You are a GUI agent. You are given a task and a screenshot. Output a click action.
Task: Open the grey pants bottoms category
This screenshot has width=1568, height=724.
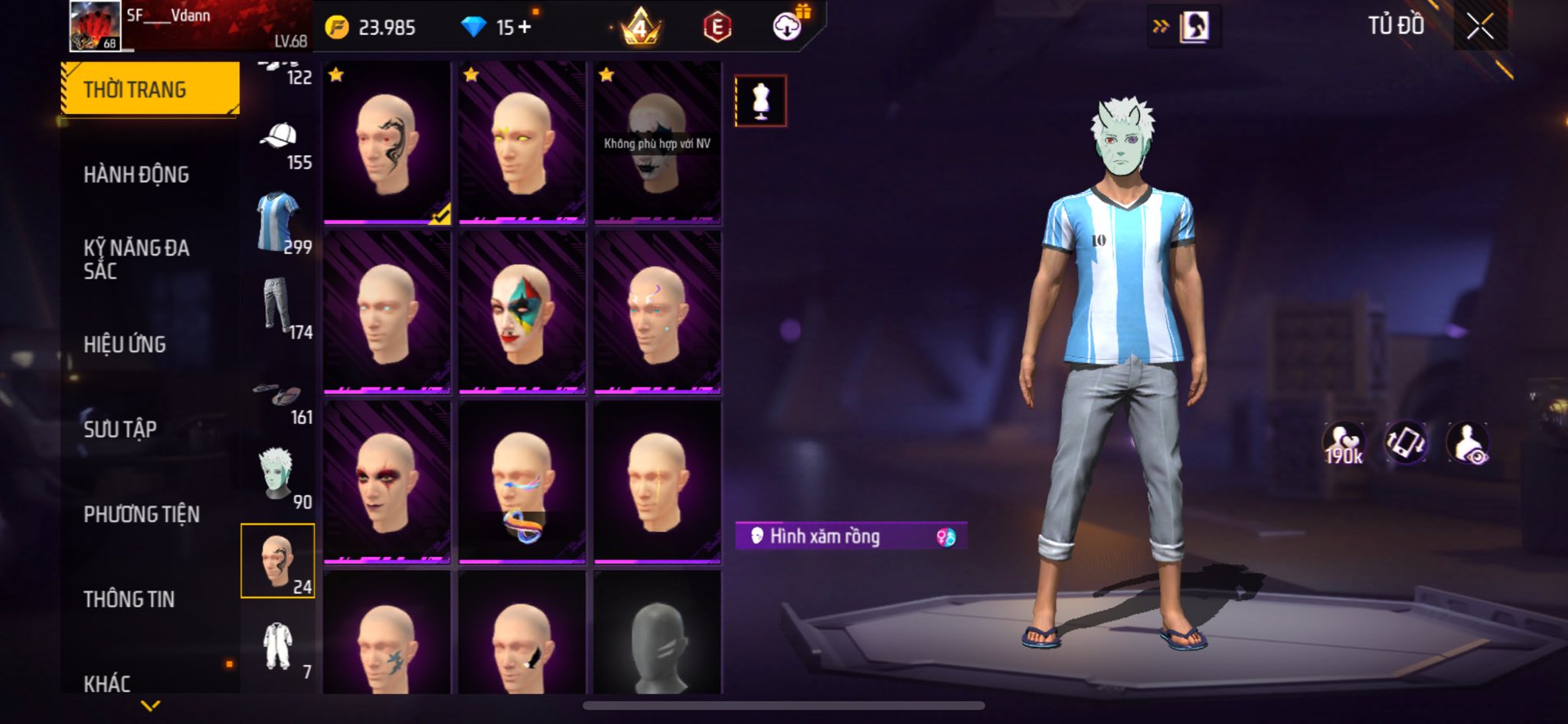tap(277, 306)
